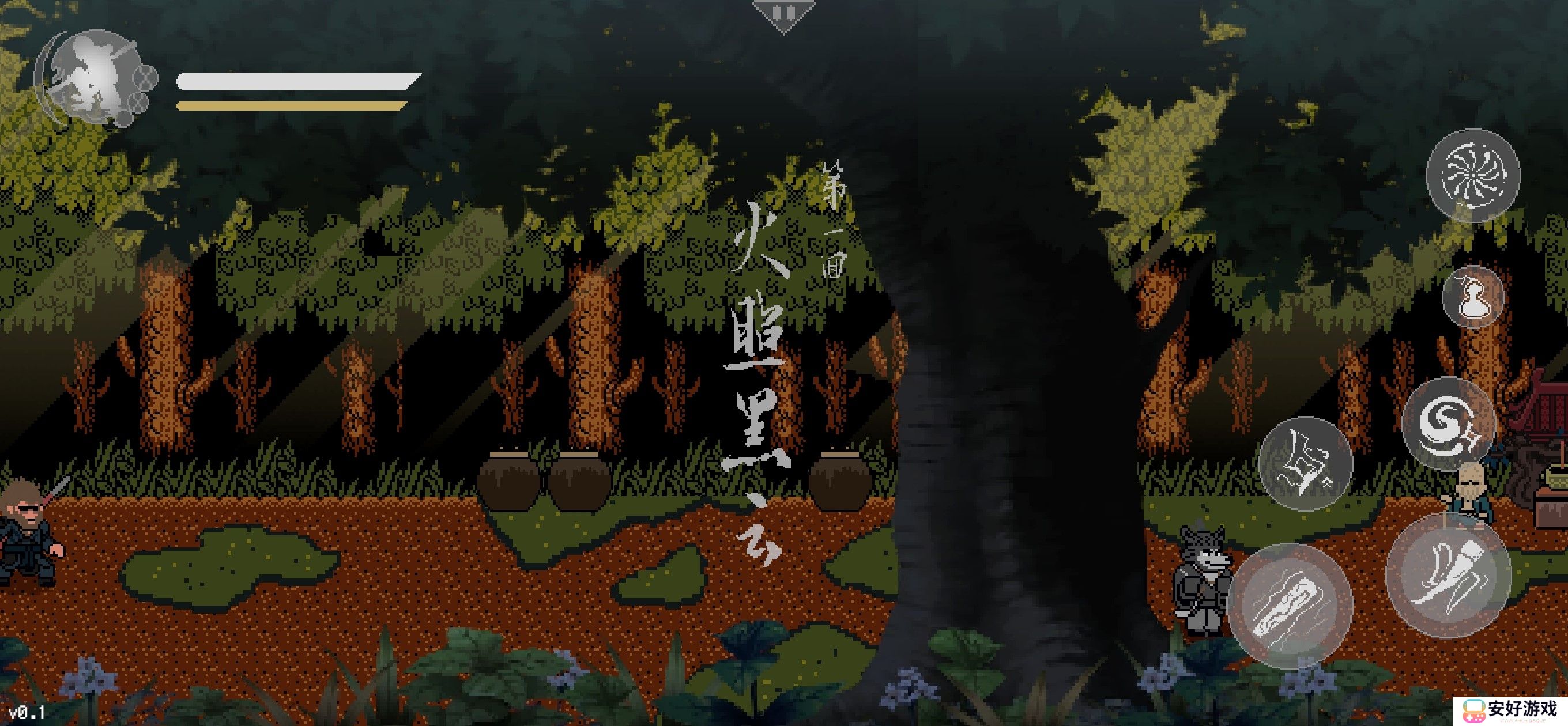
Task: Trigger the immobilize glyph spell
Action: coord(1305,463)
